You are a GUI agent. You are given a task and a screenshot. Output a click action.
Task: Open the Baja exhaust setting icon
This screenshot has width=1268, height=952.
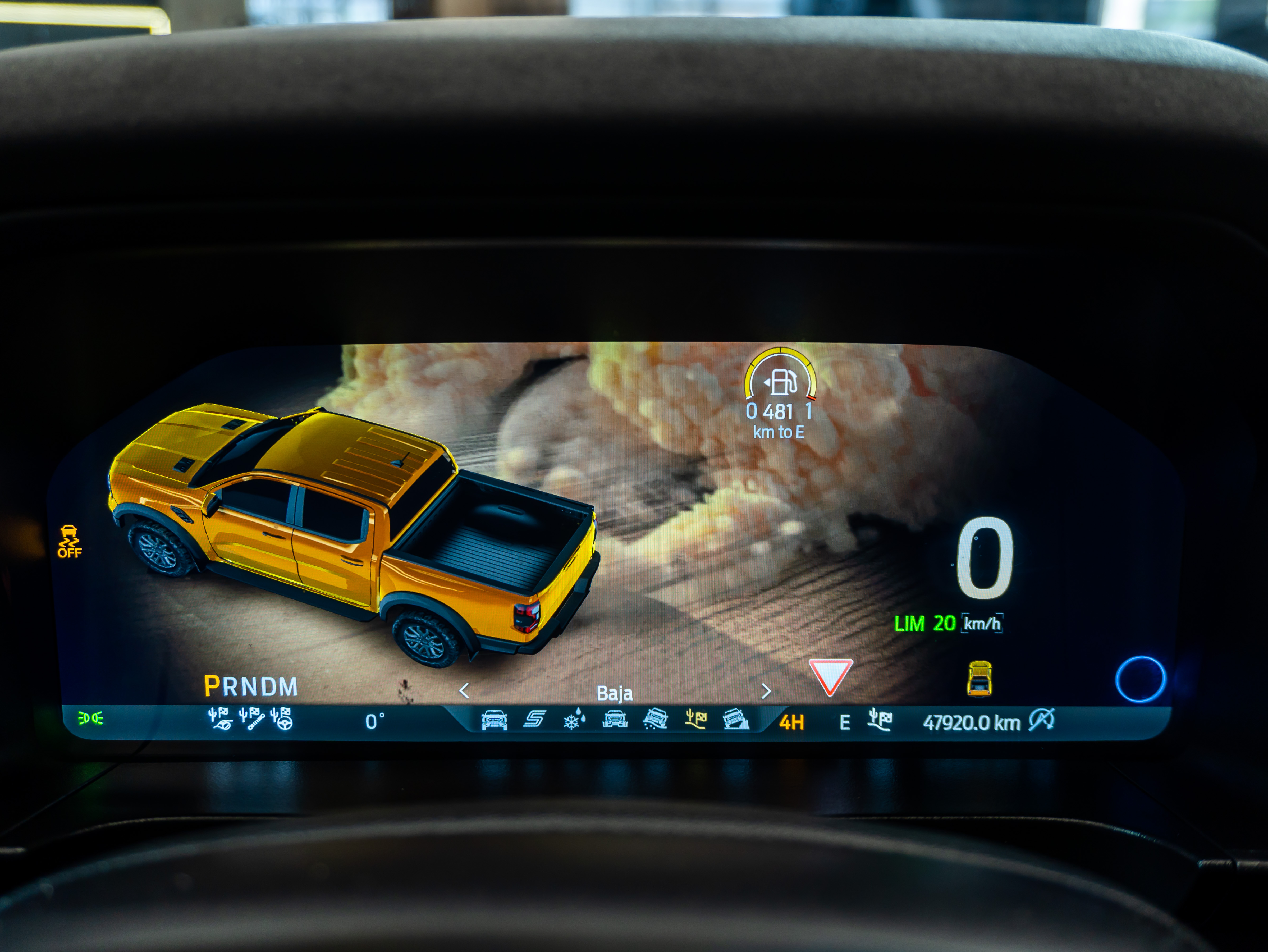click(x=219, y=719)
